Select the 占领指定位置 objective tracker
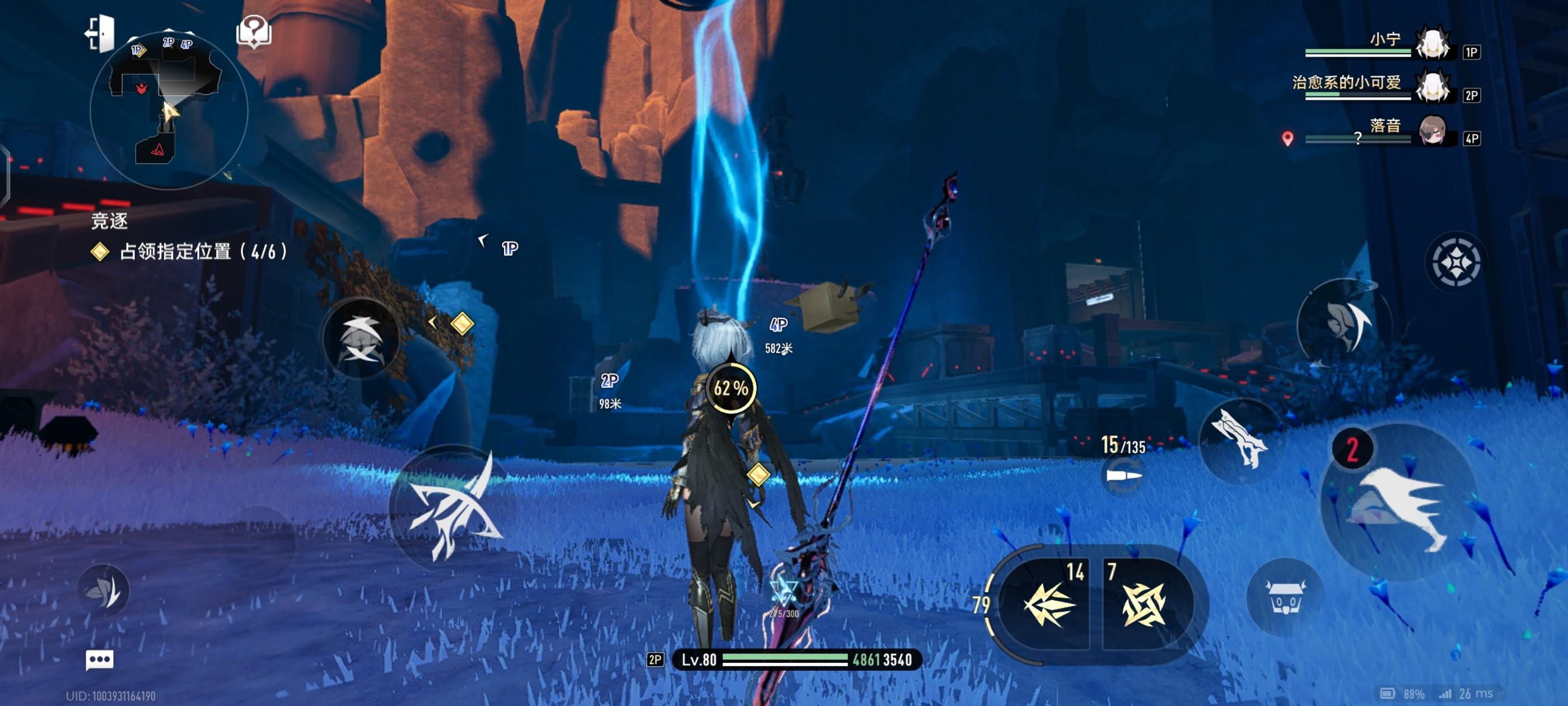 [x=203, y=251]
